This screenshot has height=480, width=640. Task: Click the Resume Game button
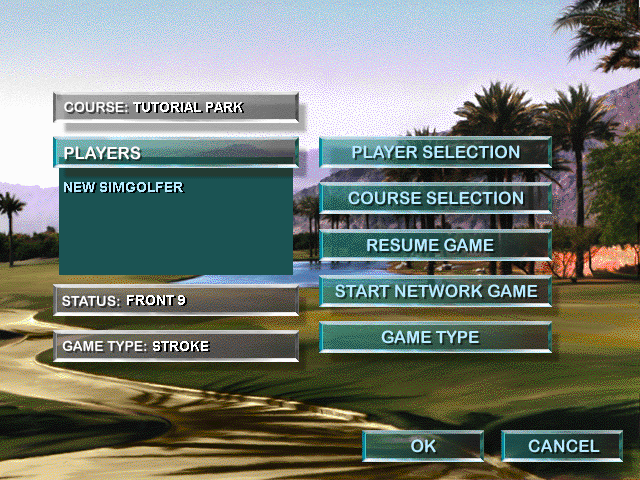point(435,245)
